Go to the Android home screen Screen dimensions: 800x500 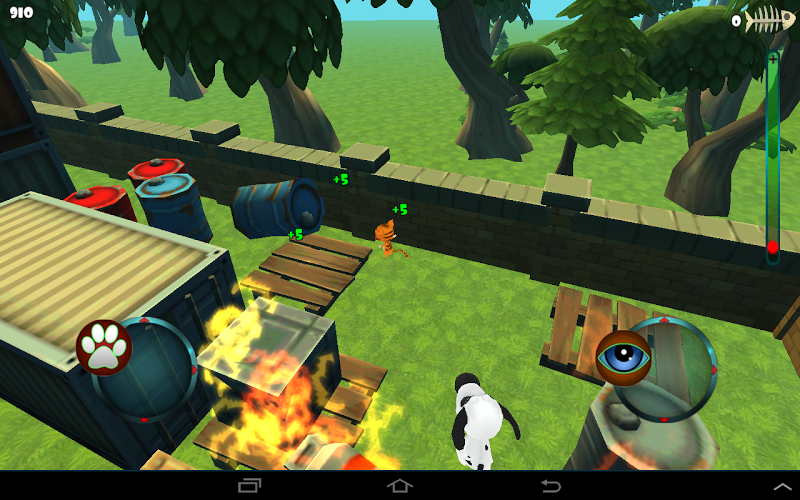click(x=400, y=486)
